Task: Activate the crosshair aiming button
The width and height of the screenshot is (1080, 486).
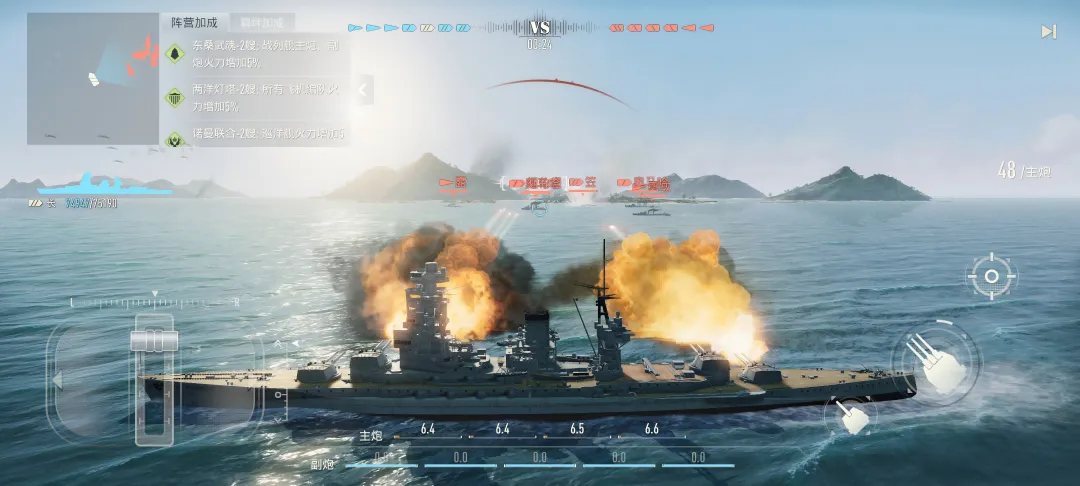Action: 992,277
